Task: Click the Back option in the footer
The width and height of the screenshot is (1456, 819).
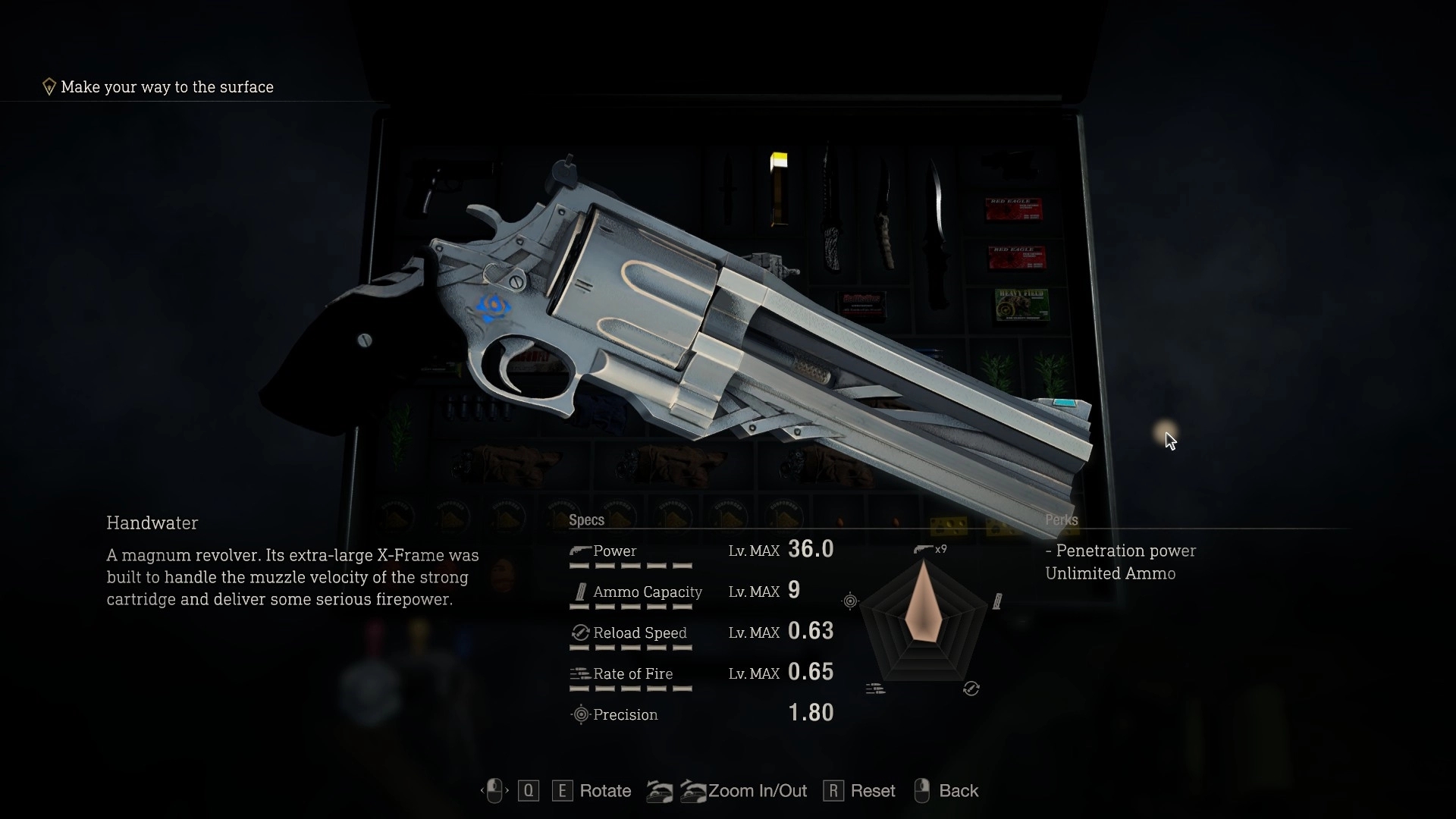Action: click(958, 791)
